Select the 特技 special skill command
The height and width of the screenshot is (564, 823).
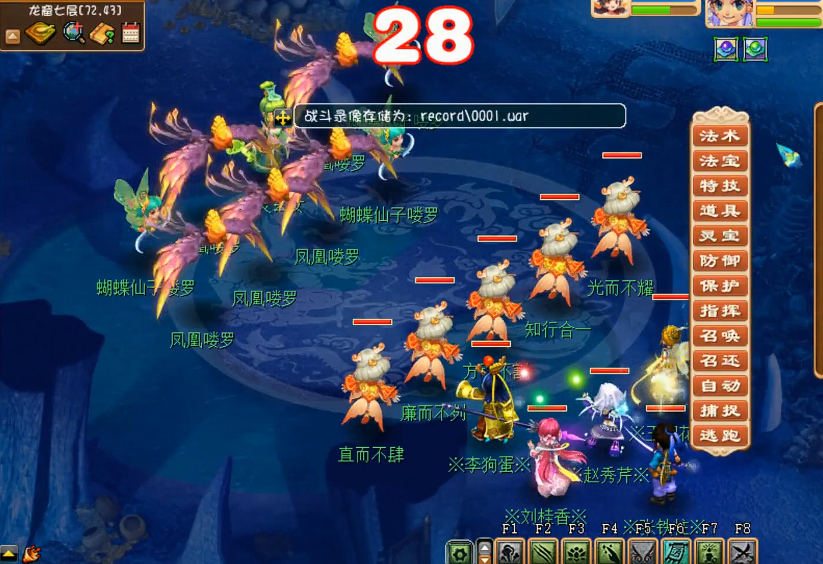pyautogui.click(x=720, y=186)
